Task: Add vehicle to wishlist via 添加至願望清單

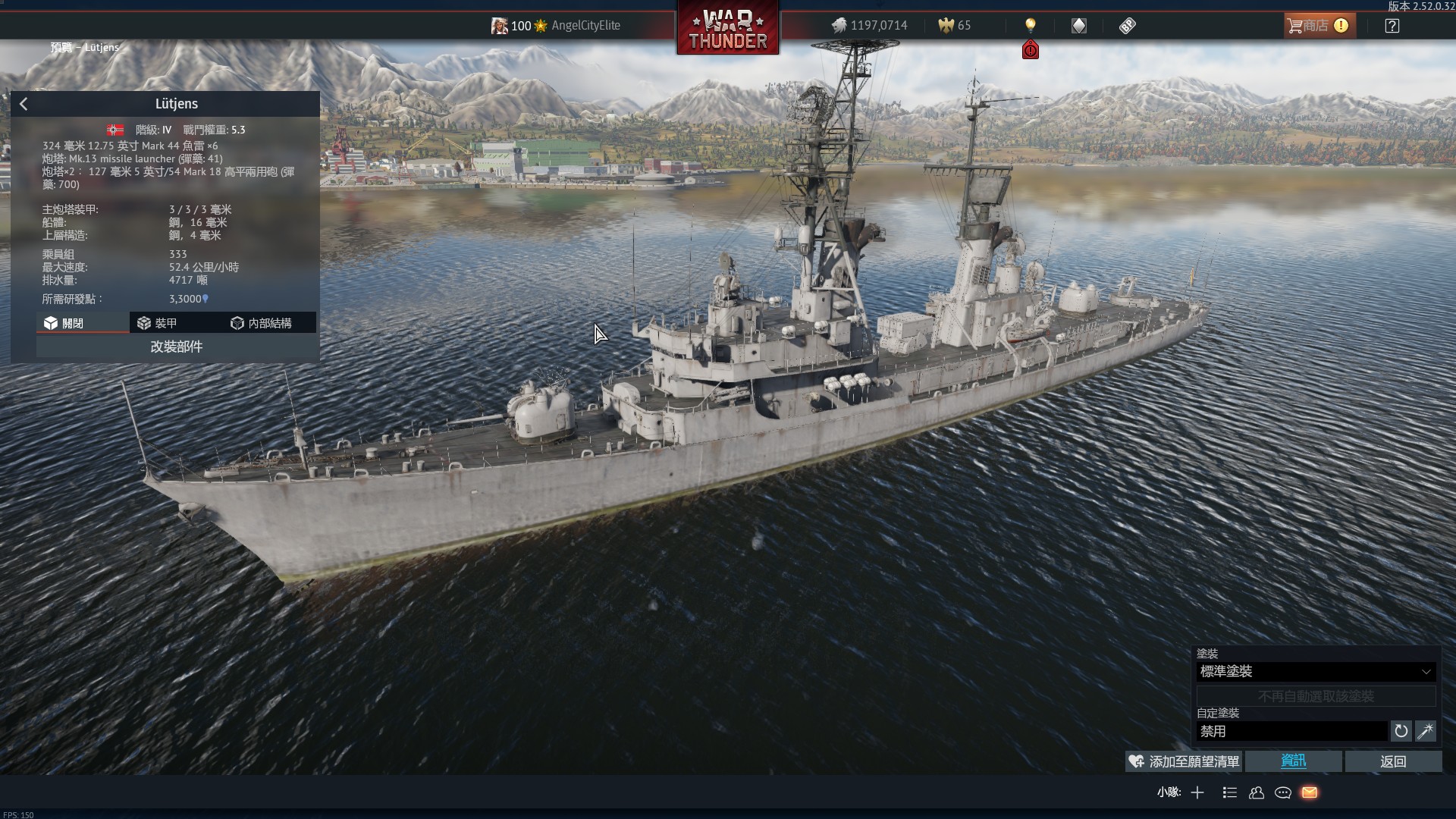Action: click(x=1184, y=761)
